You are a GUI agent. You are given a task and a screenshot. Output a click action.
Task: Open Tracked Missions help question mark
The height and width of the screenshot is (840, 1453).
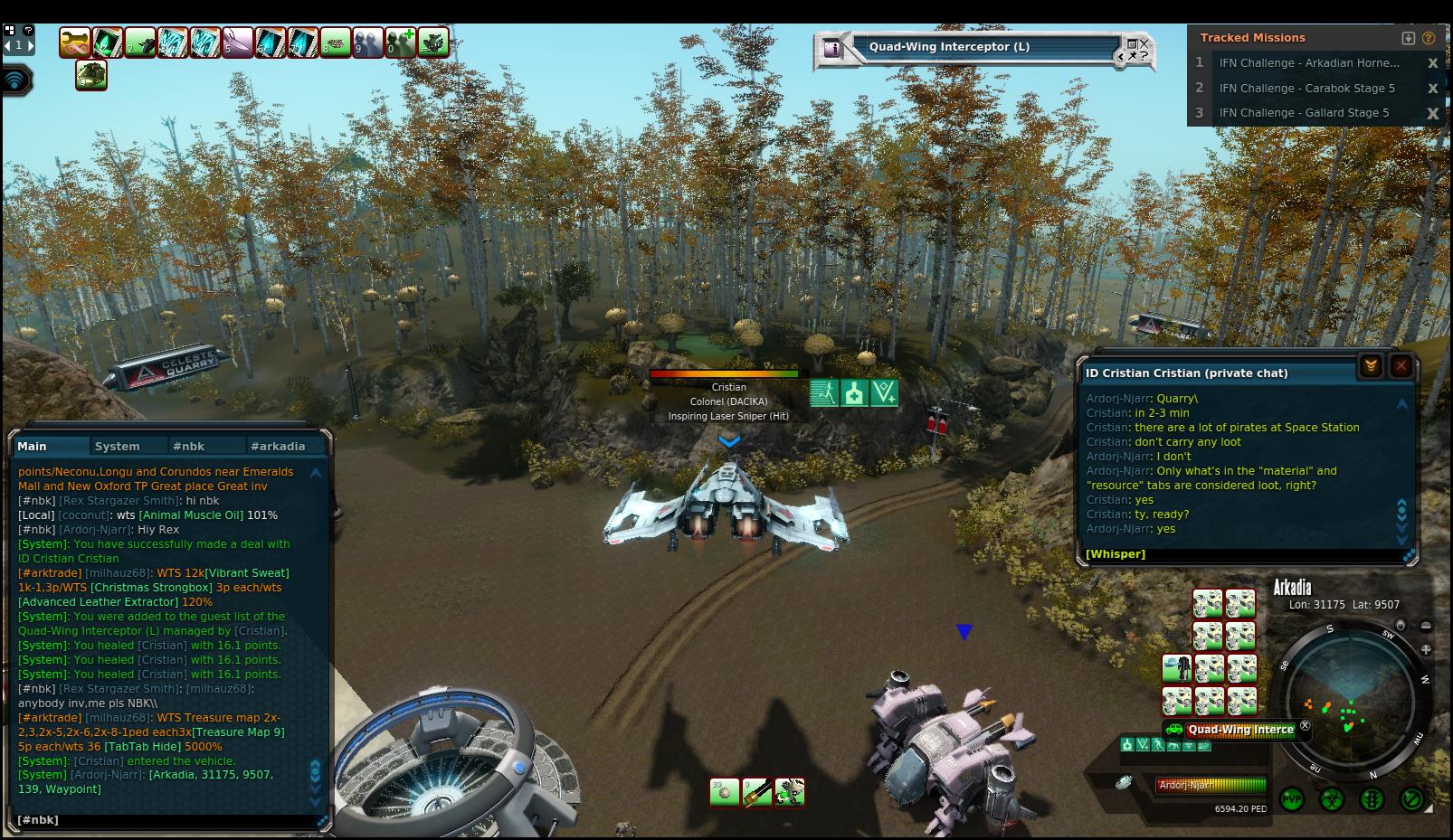[x=1429, y=38]
